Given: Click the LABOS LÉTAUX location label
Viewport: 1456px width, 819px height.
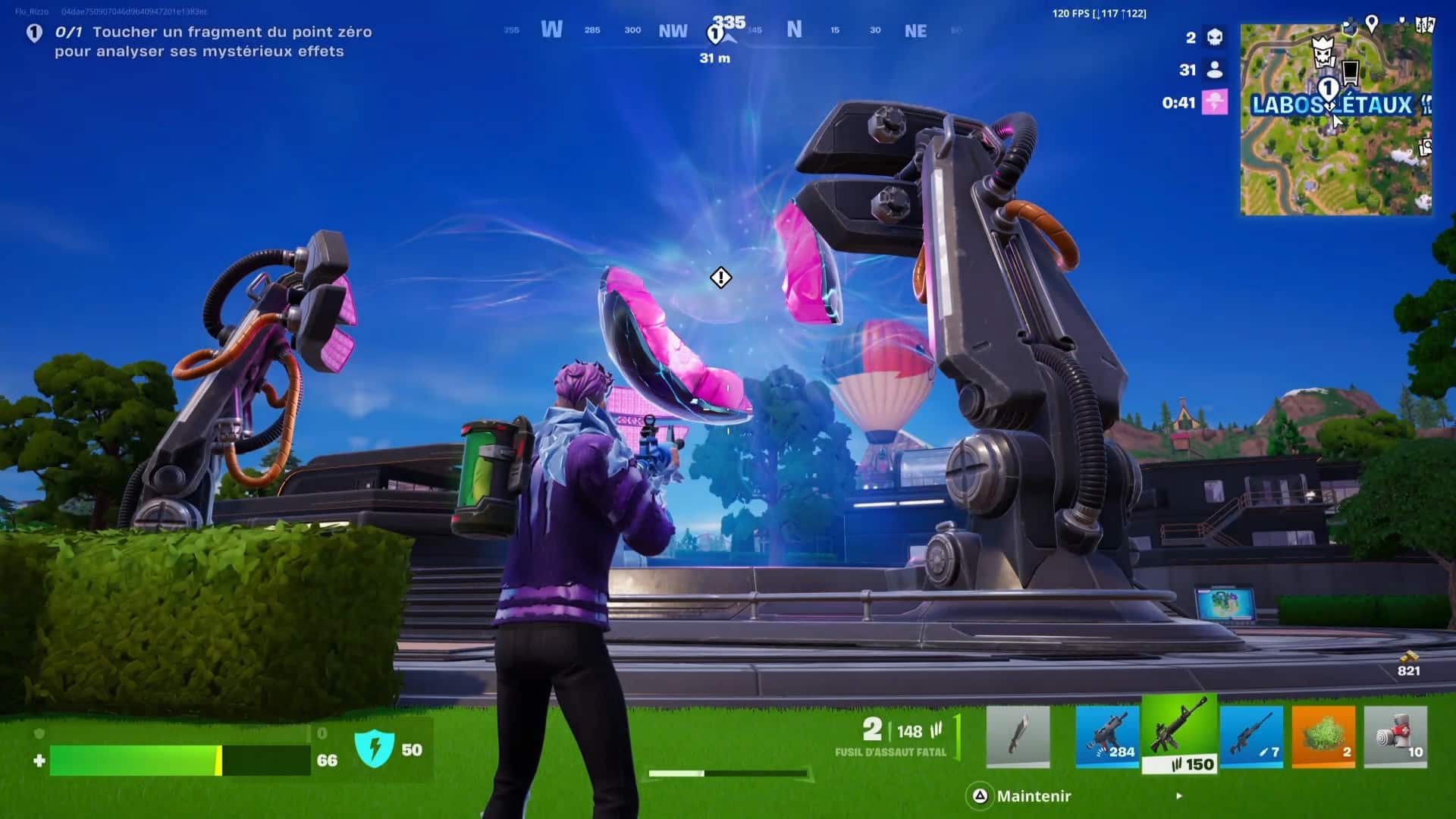Looking at the screenshot, I should 1331,105.
